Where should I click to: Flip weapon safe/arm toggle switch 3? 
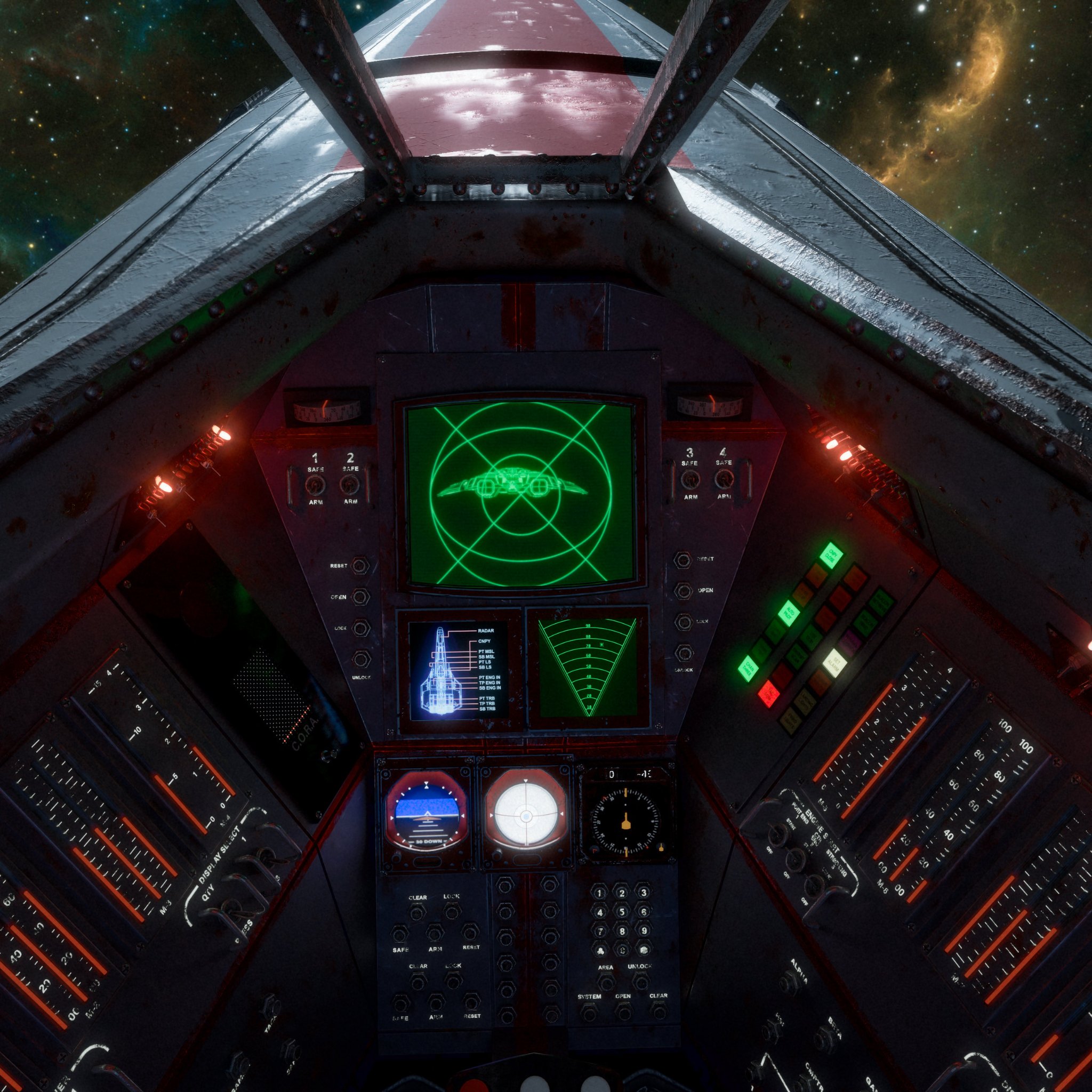[x=689, y=479]
